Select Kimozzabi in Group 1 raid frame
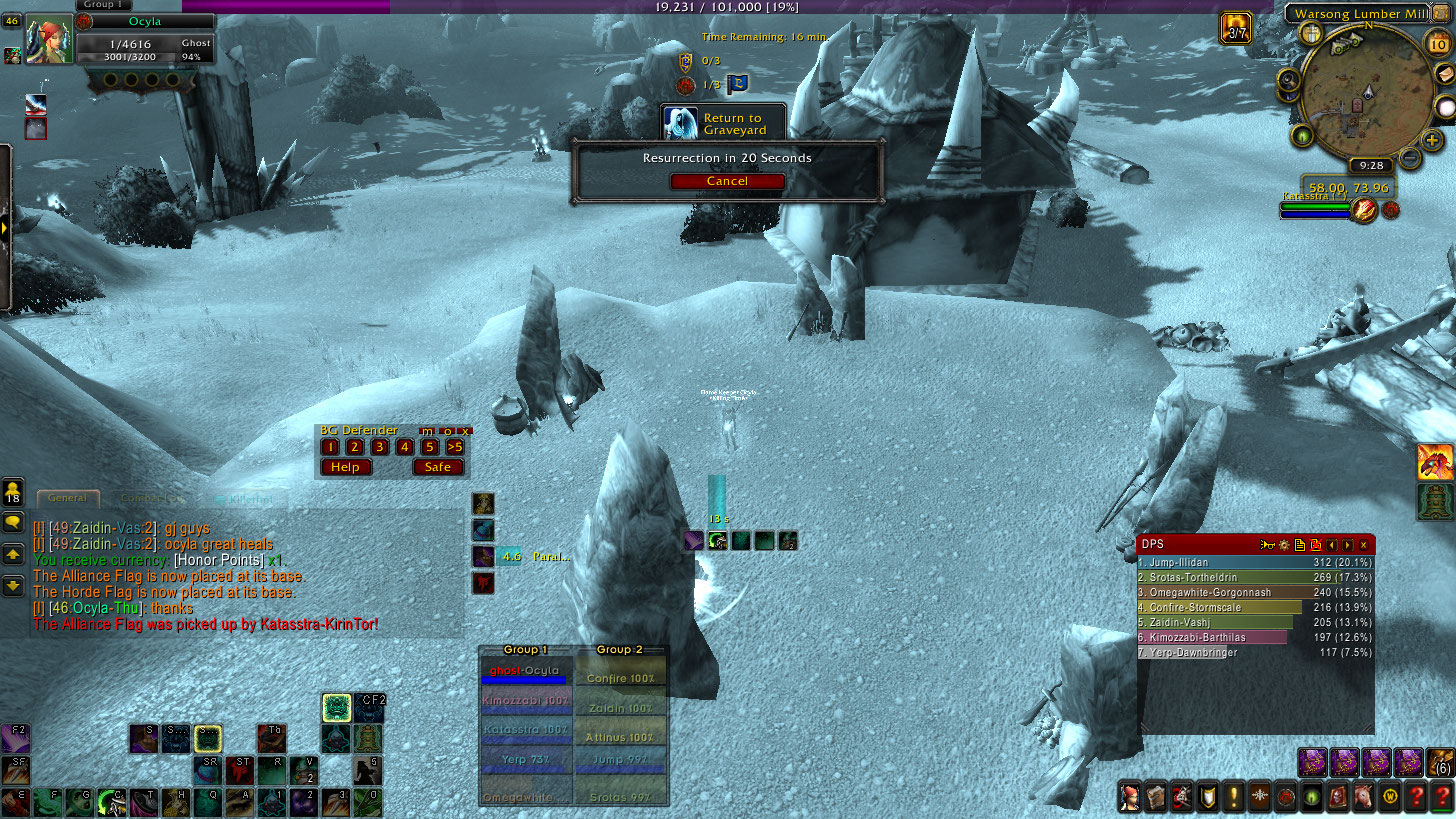 526,701
